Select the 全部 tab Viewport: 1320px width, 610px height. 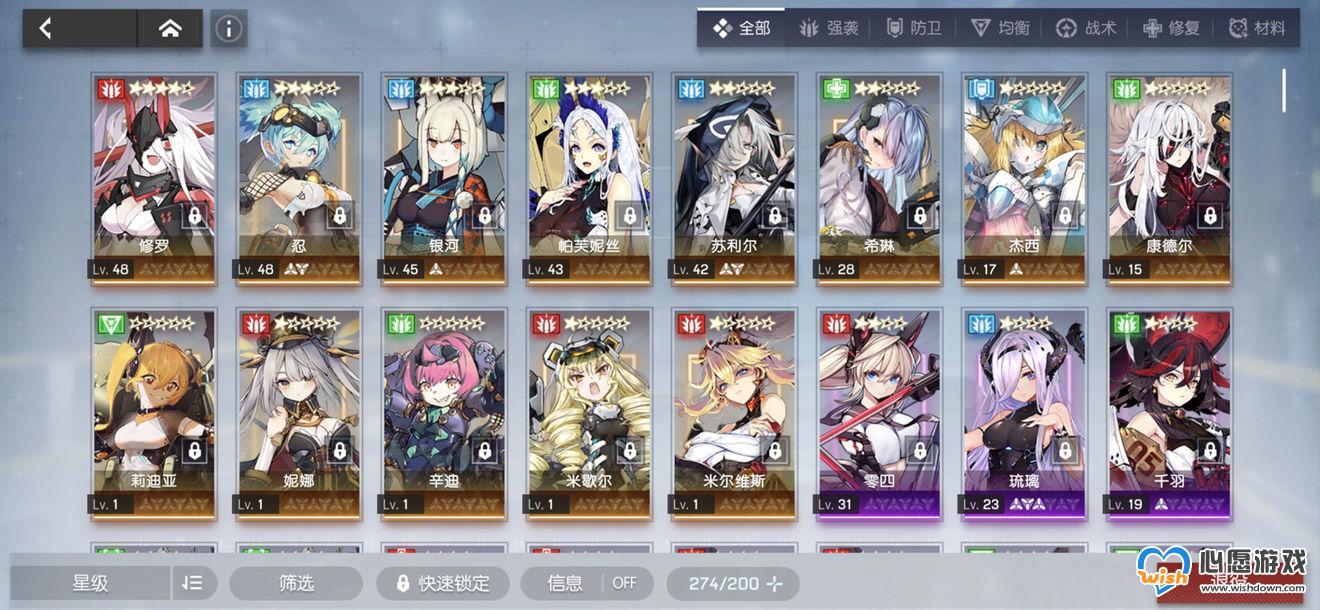(x=742, y=28)
